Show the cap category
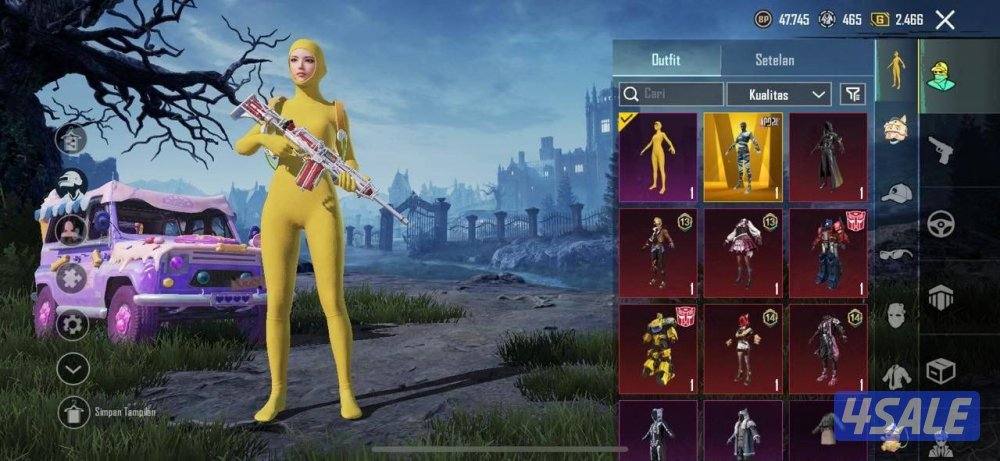Screen dimensions: 1000x461 896,193
